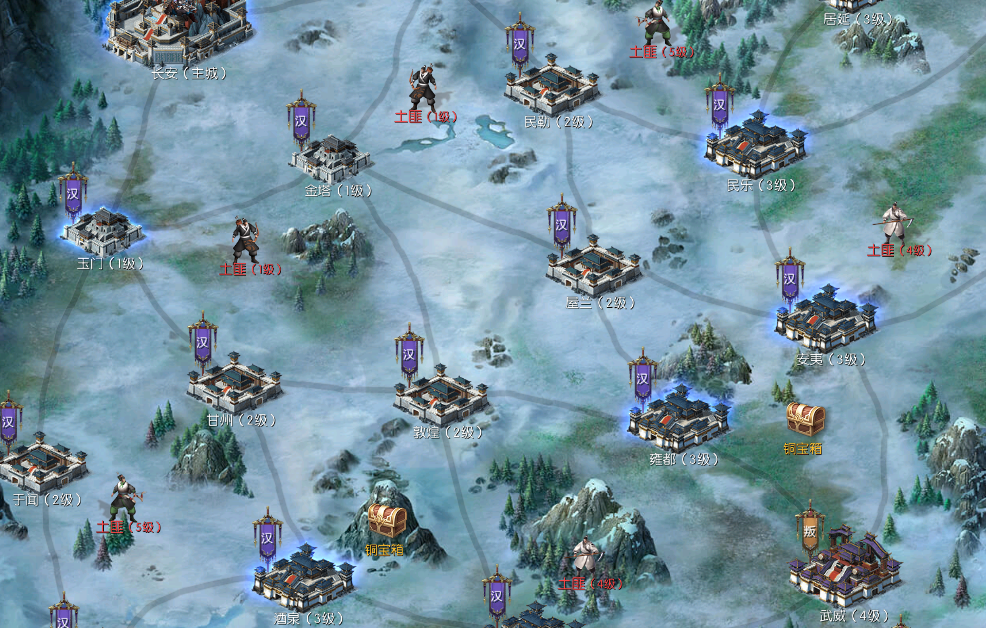Select the 民勤 level 2 city

coord(551,89)
